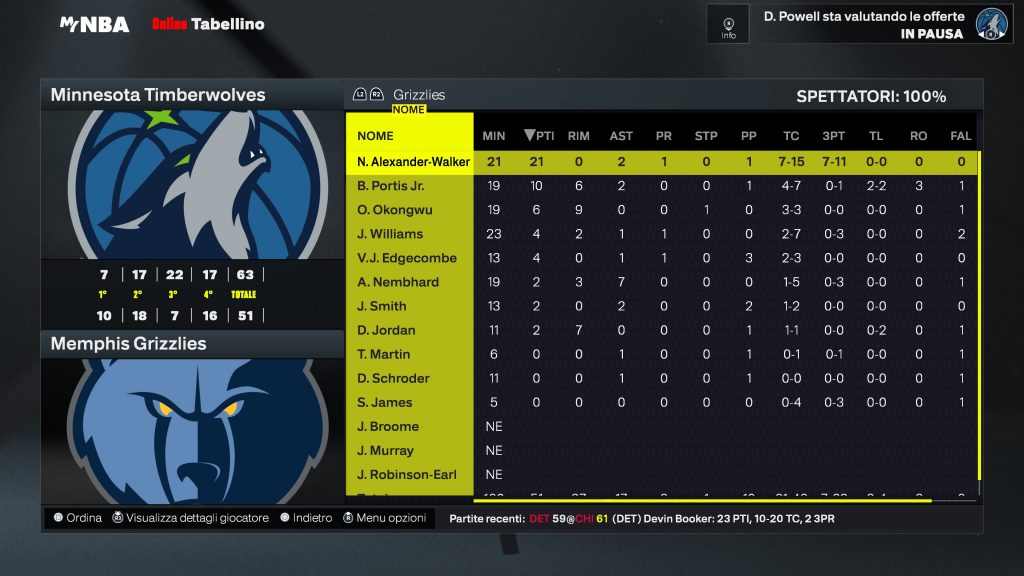Sort the table by the PTI column
Screen dimensions: 1024x576
(x=540, y=136)
